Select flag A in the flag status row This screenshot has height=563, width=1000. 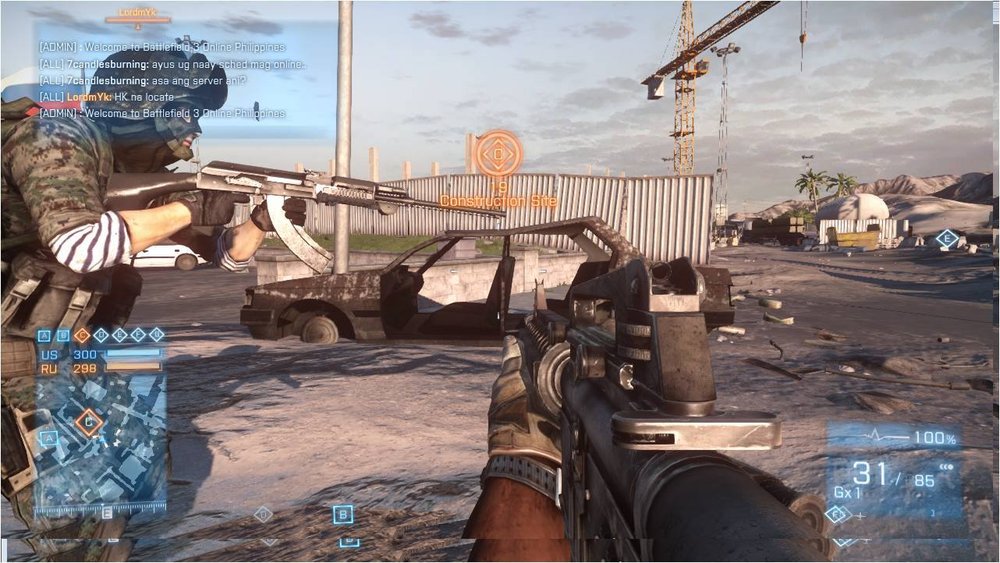[x=46, y=335]
